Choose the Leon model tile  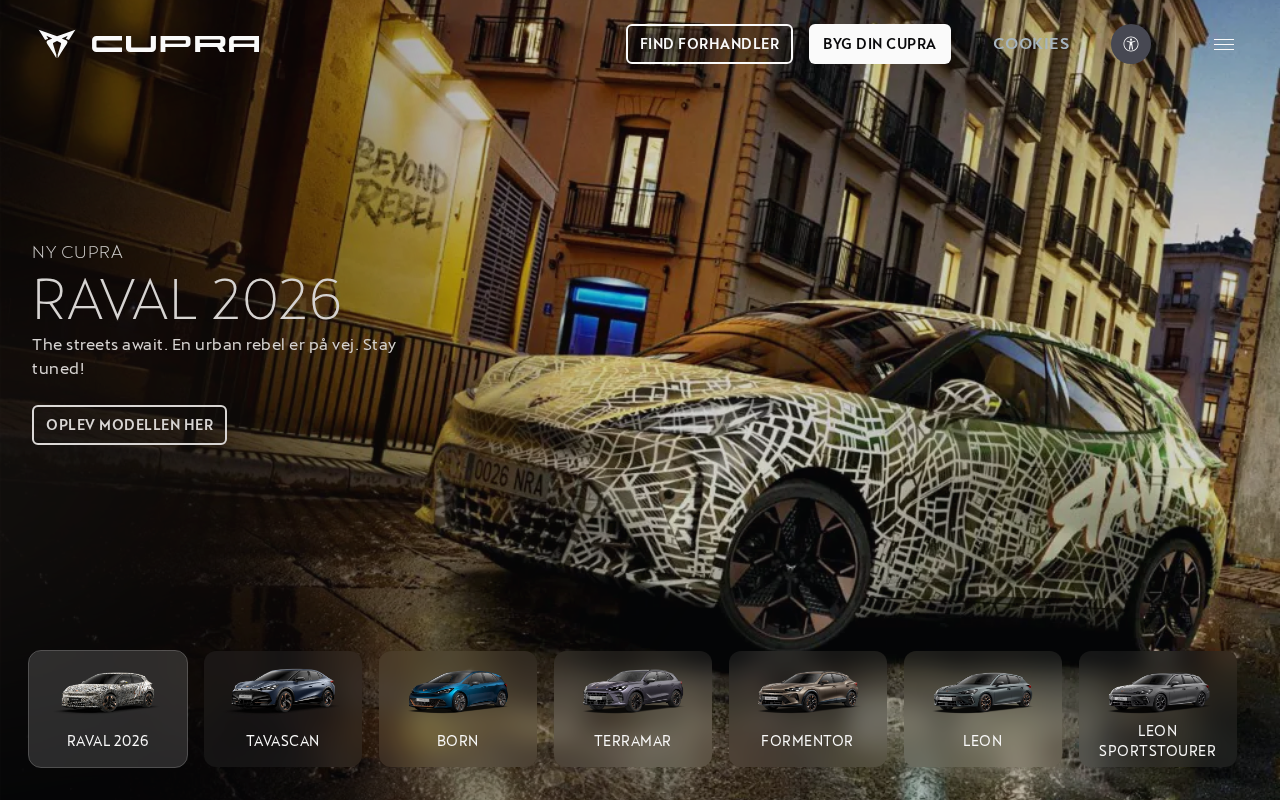pos(982,709)
